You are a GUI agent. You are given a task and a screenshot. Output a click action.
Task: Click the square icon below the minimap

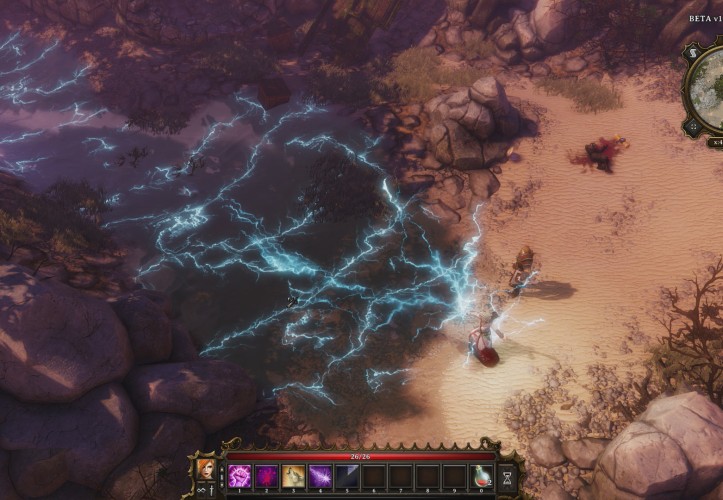(x=690, y=128)
